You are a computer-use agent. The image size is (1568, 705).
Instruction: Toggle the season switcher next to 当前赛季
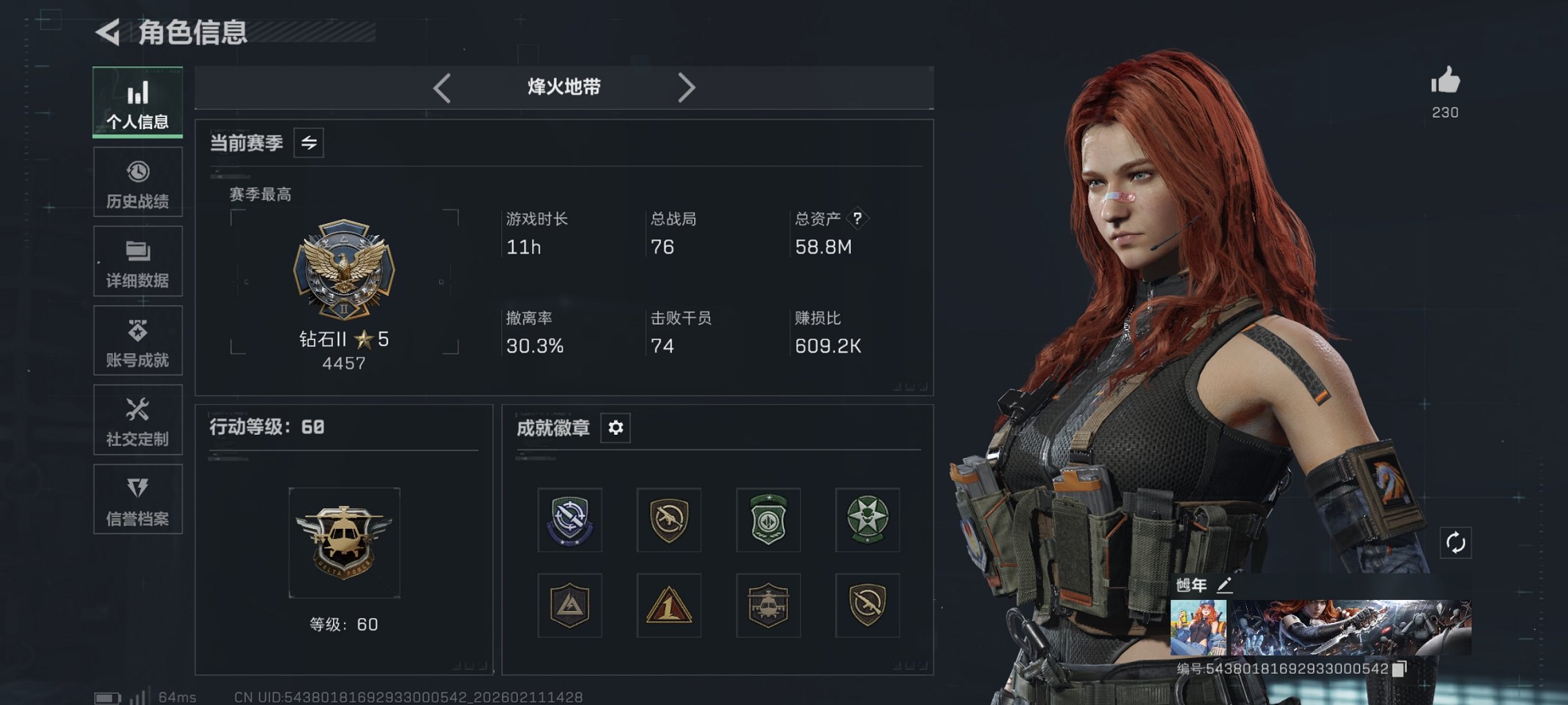(309, 144)
